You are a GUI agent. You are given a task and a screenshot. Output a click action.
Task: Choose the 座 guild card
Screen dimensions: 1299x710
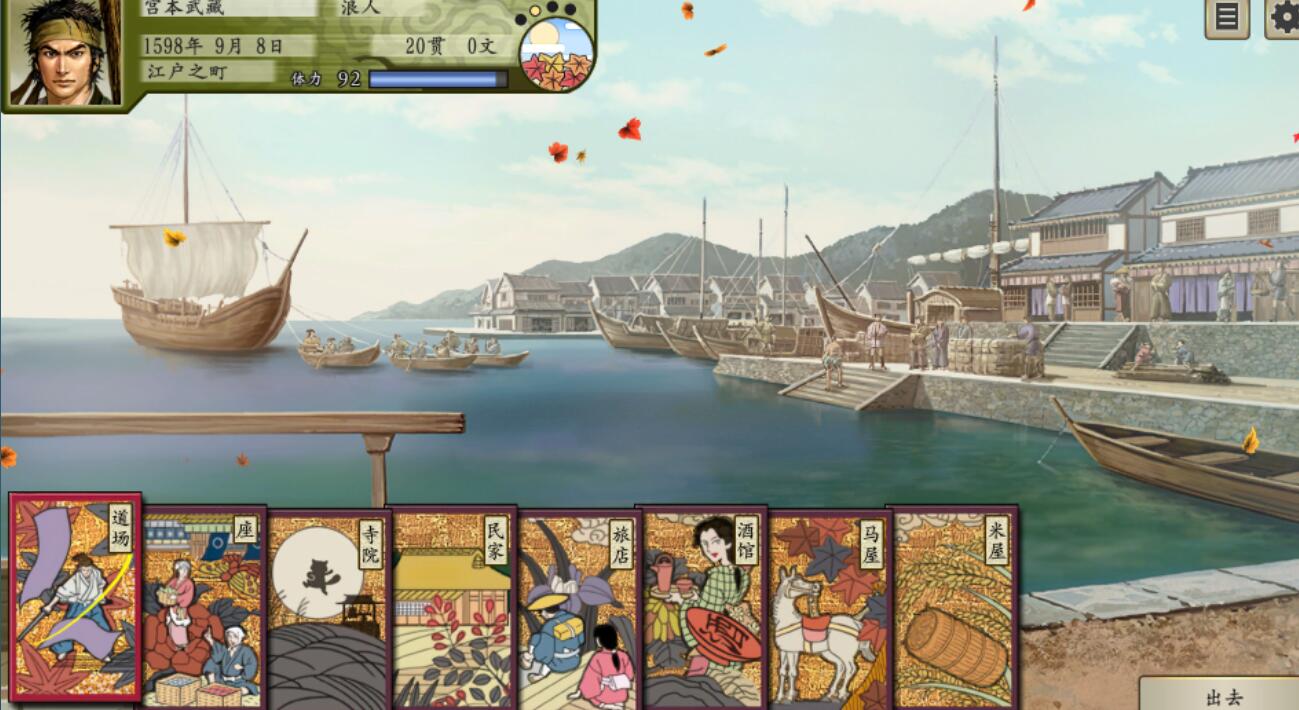(203, 608)
